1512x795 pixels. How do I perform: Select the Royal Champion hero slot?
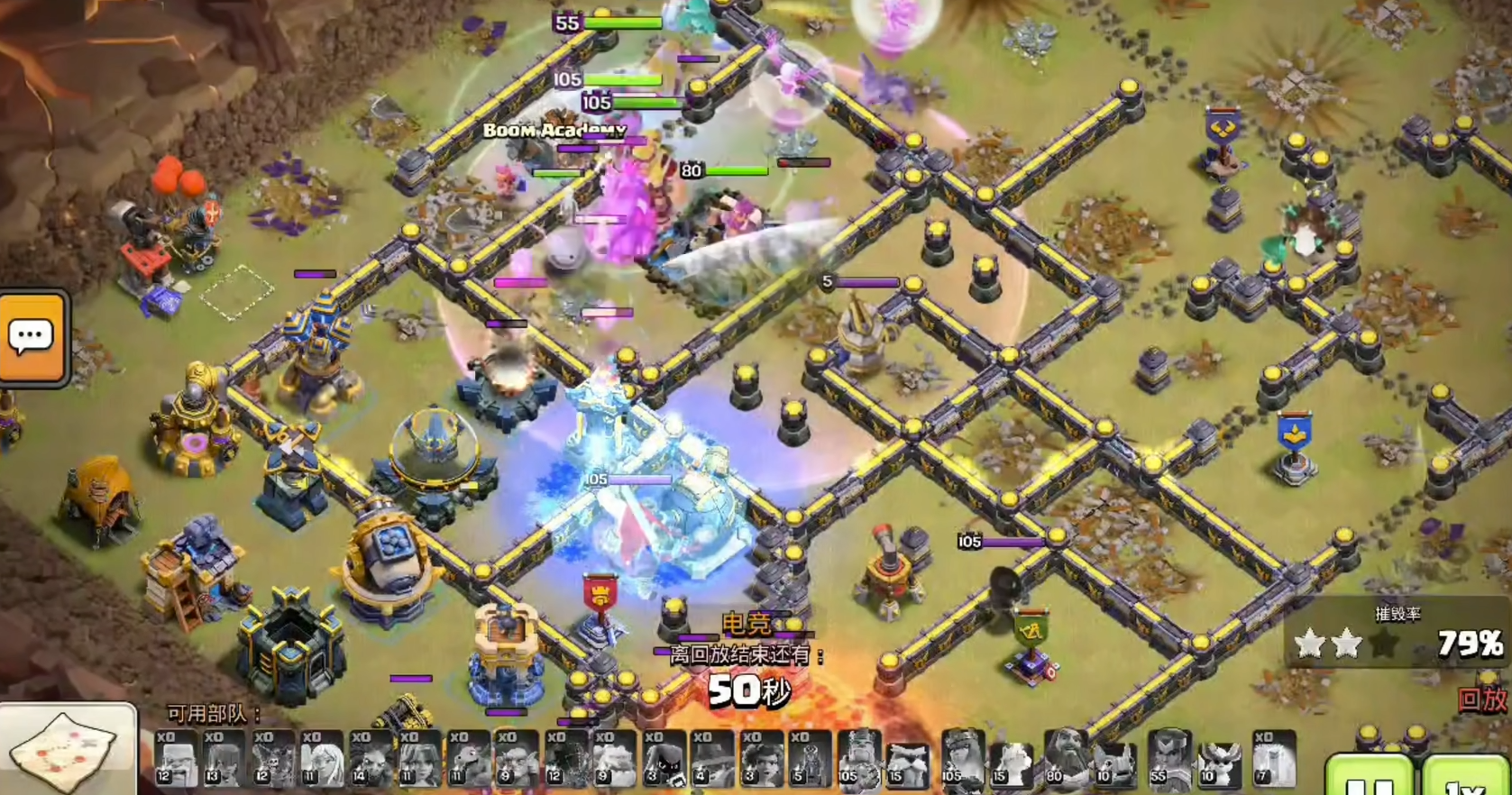[x=1168, y=758]
